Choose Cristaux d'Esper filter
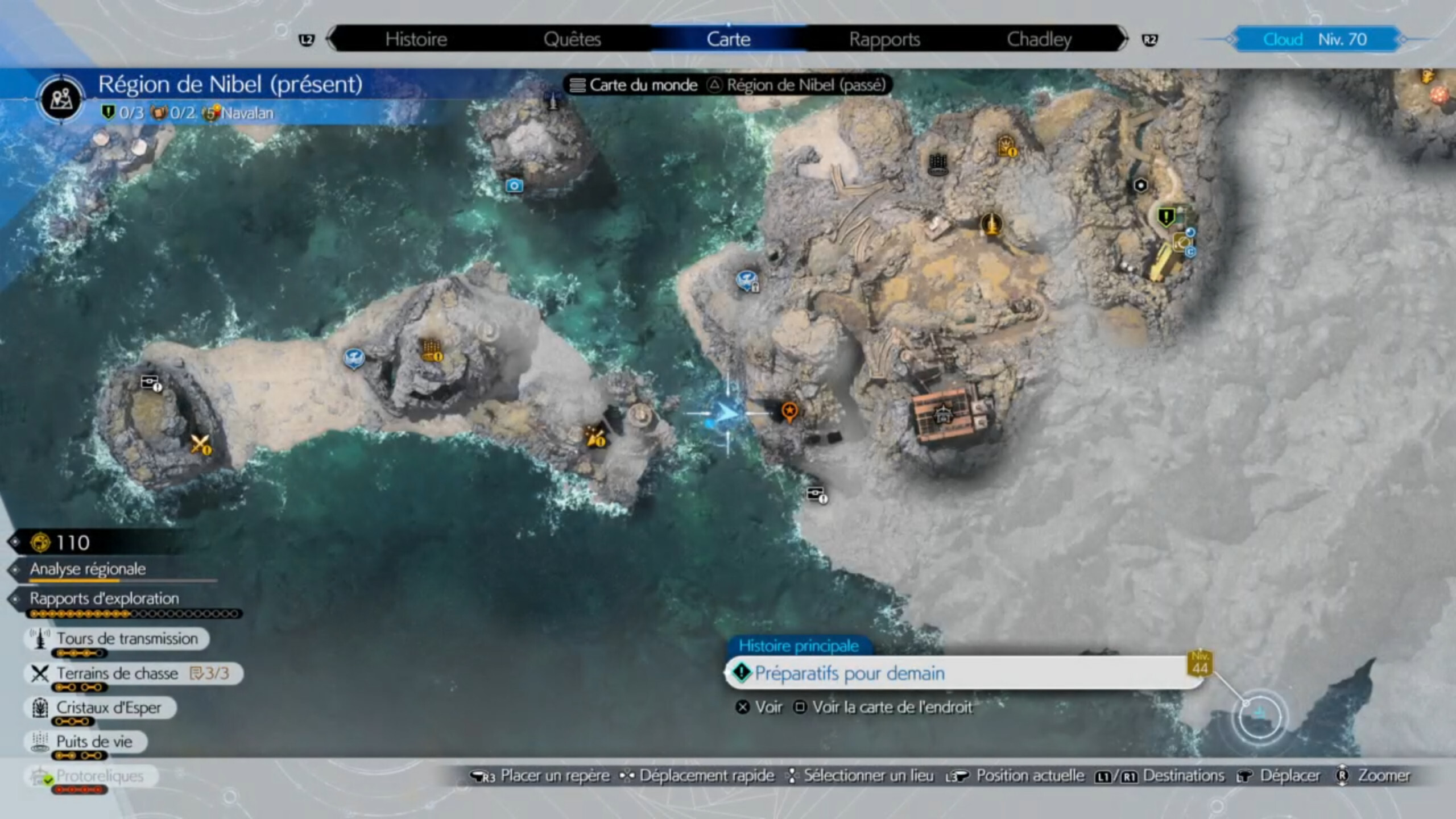Screen dimensions: 1456x819 (108, 708)
